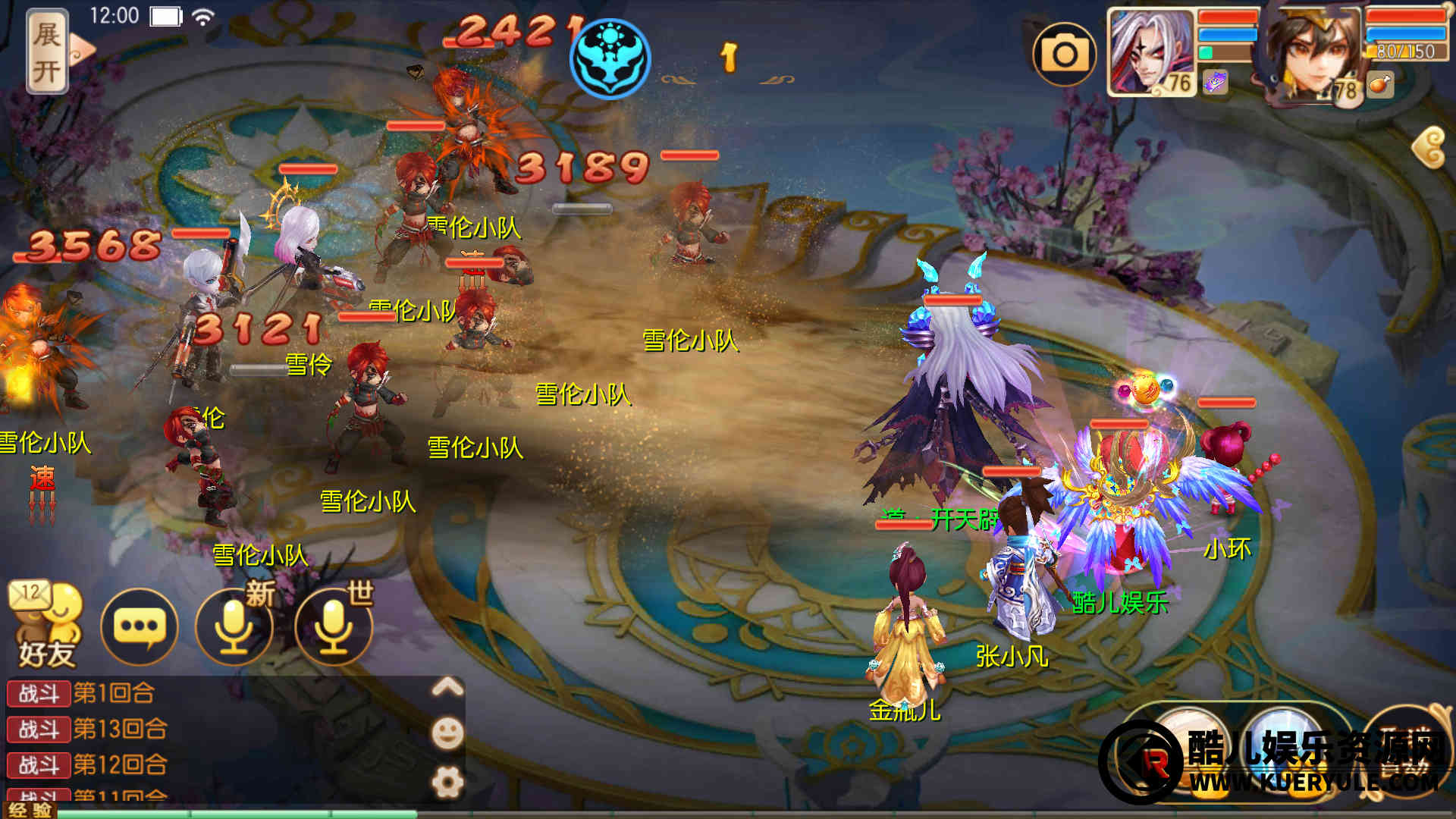Open the emoji smiley picker
Image resolution: width=1456 pixels, height=819 pixels.
pyautogui.click(x=447, y=733)
